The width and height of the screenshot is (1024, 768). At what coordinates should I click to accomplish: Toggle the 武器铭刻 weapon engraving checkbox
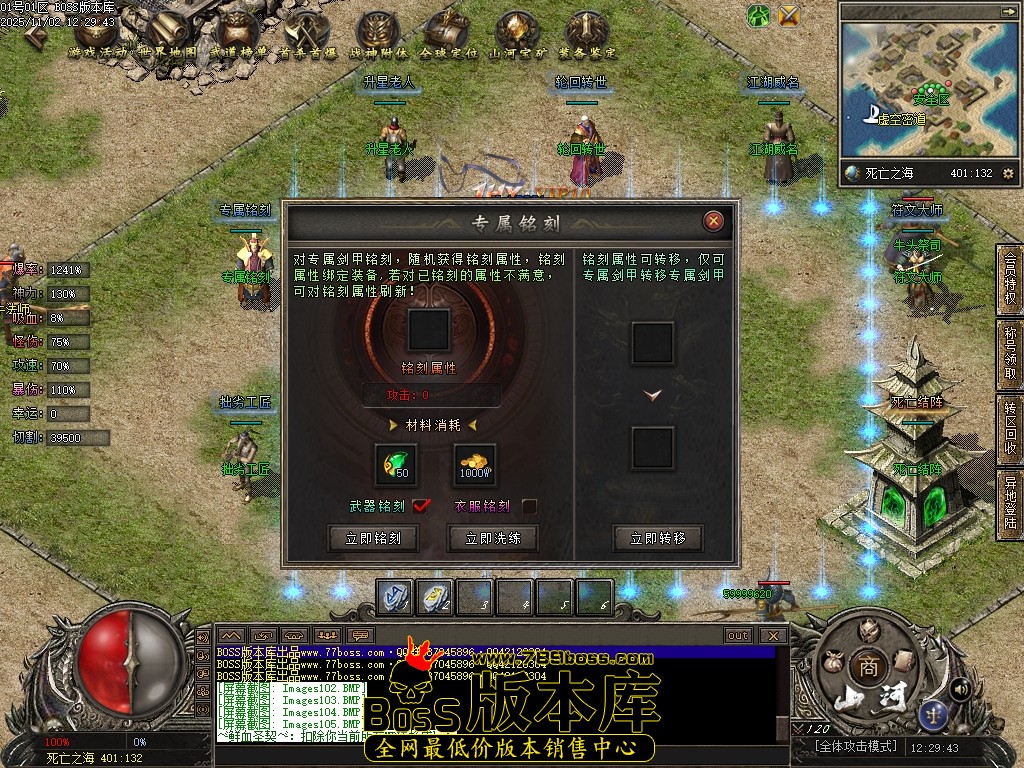point(421,506)
